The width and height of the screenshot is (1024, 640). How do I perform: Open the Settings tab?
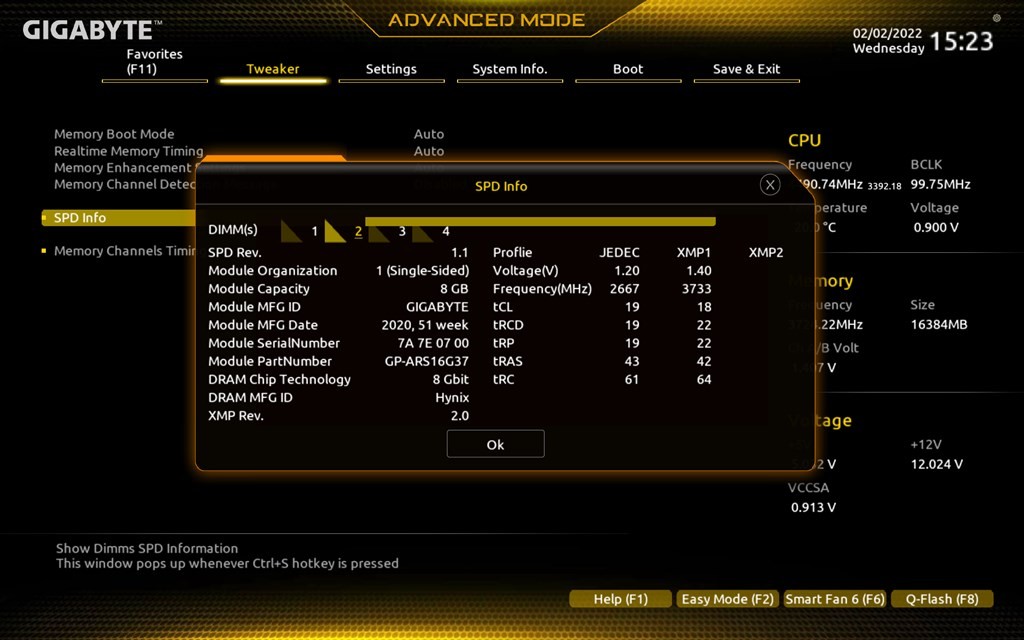click(x=391, y=69)
